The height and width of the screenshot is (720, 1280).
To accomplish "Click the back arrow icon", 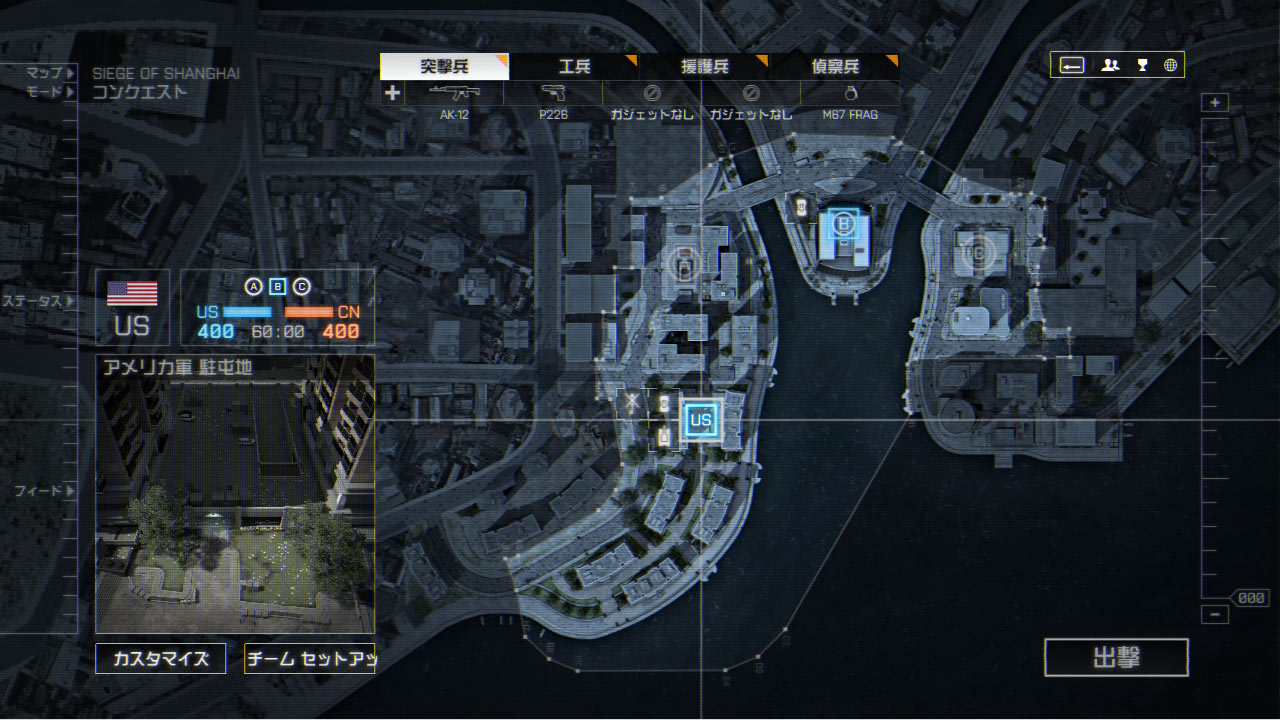I will coord(1072,65).
